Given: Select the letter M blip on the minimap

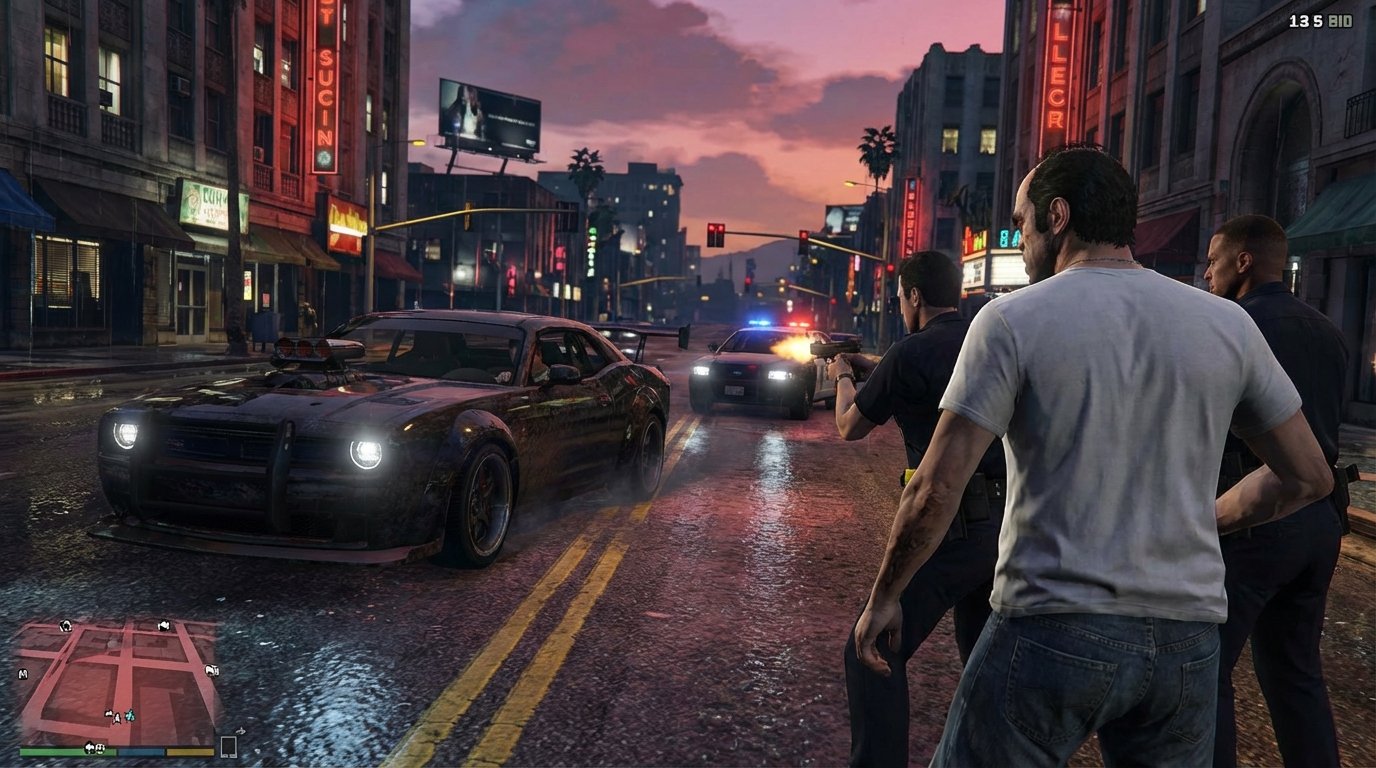Looking at the screenshot, I should [x=22, y=674].
